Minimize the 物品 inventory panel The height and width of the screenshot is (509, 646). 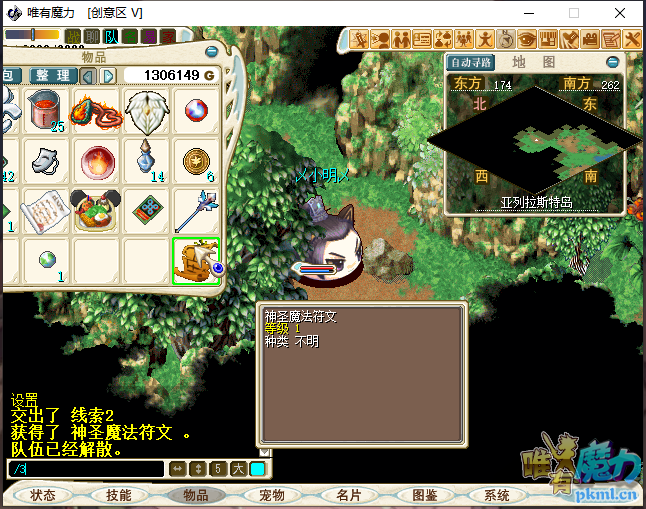pyautogui.click(x=211, y=52)
